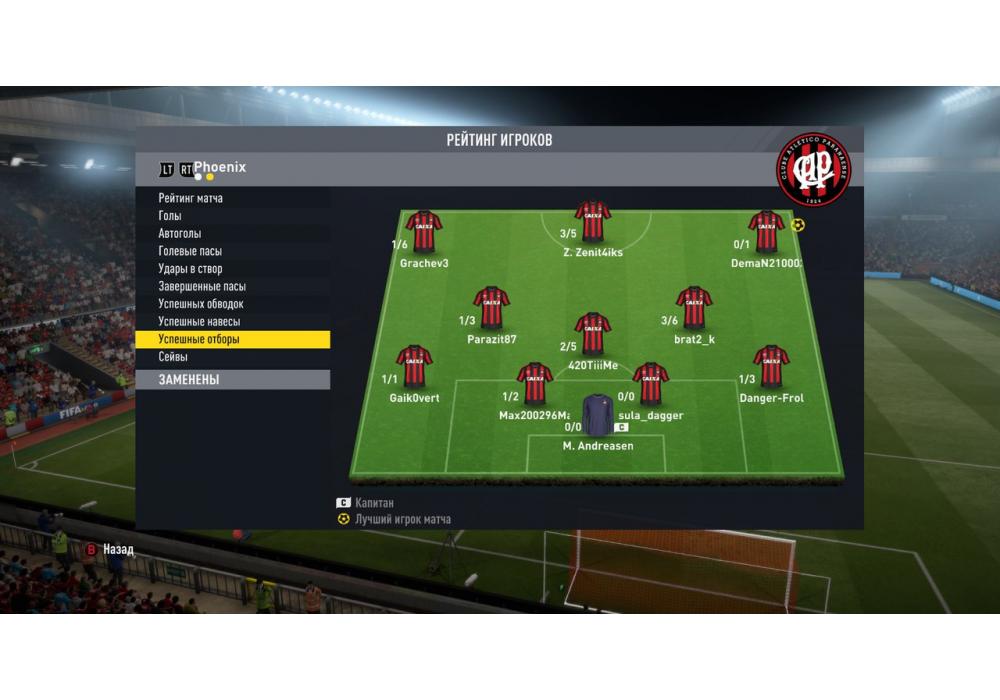
Task: Pick the Z. Zenit4iks player shirt
Action: tap(593, 222)
